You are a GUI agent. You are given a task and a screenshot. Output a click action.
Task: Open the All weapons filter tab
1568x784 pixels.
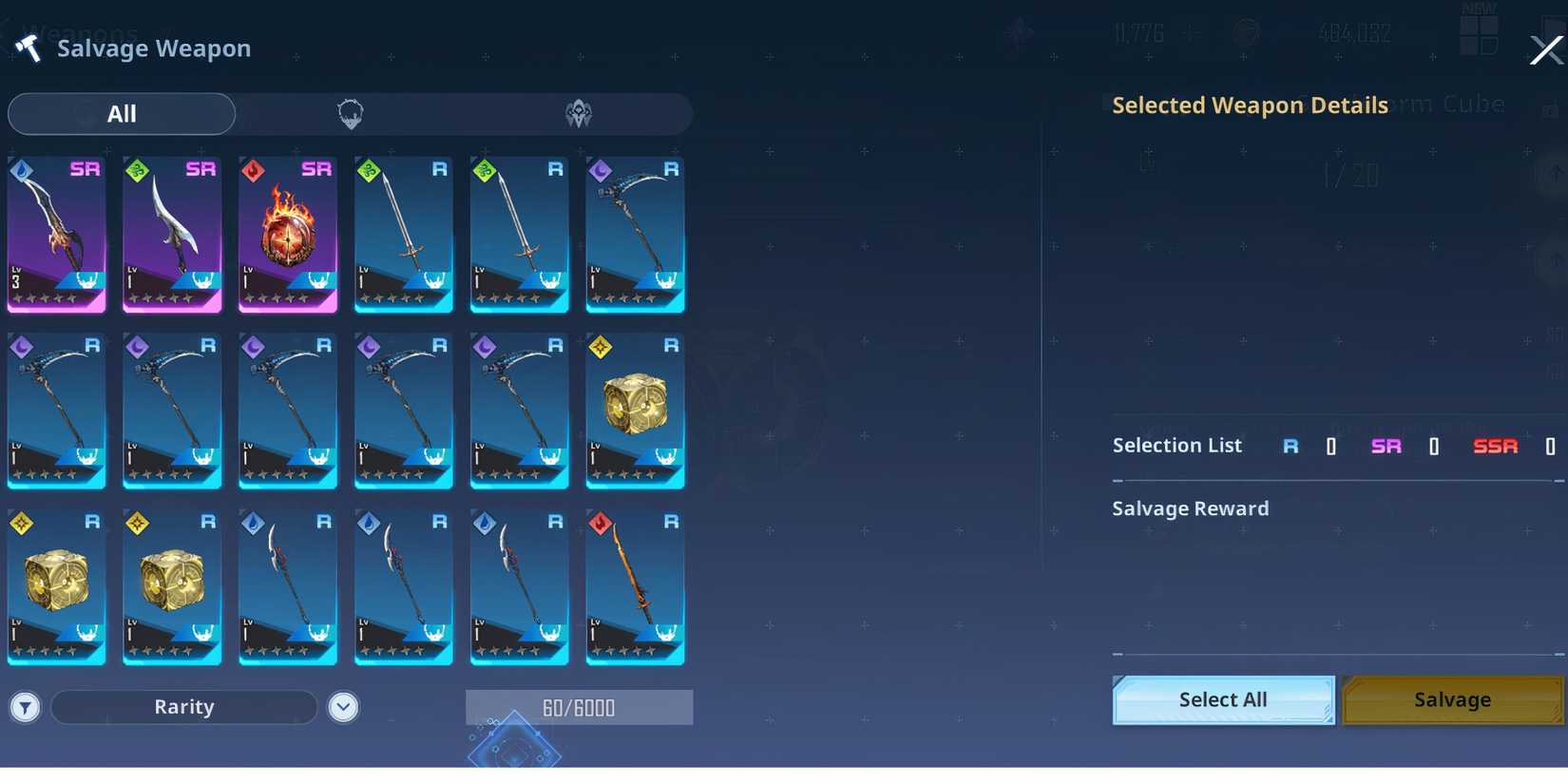click(122, 113)
